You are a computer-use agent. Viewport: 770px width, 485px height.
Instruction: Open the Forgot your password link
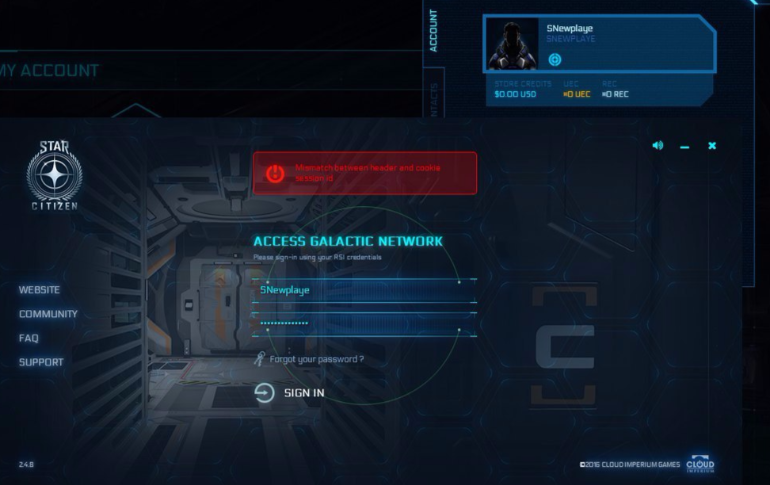point(316,359)
